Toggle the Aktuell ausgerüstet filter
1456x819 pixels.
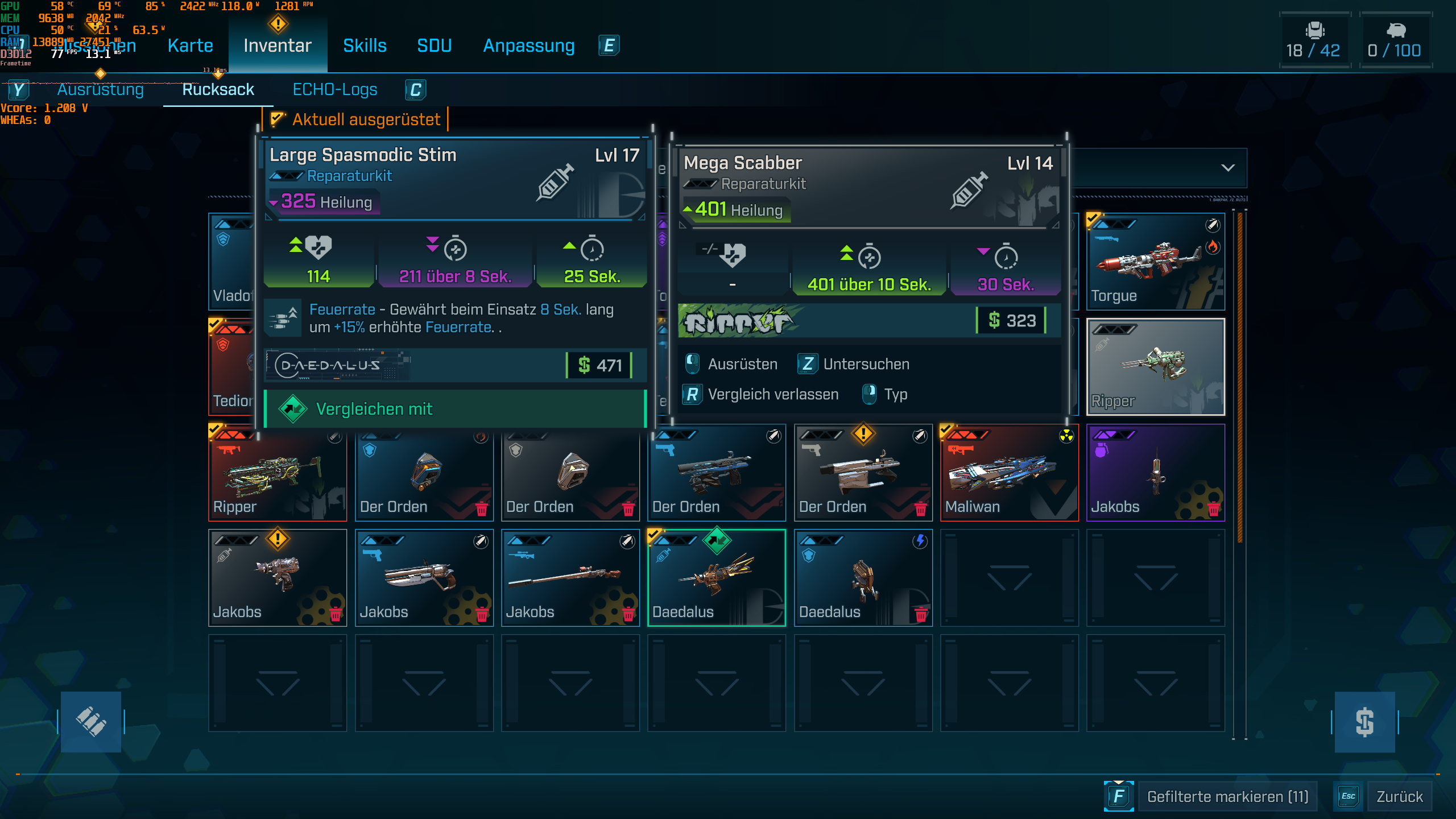(358, 119)
